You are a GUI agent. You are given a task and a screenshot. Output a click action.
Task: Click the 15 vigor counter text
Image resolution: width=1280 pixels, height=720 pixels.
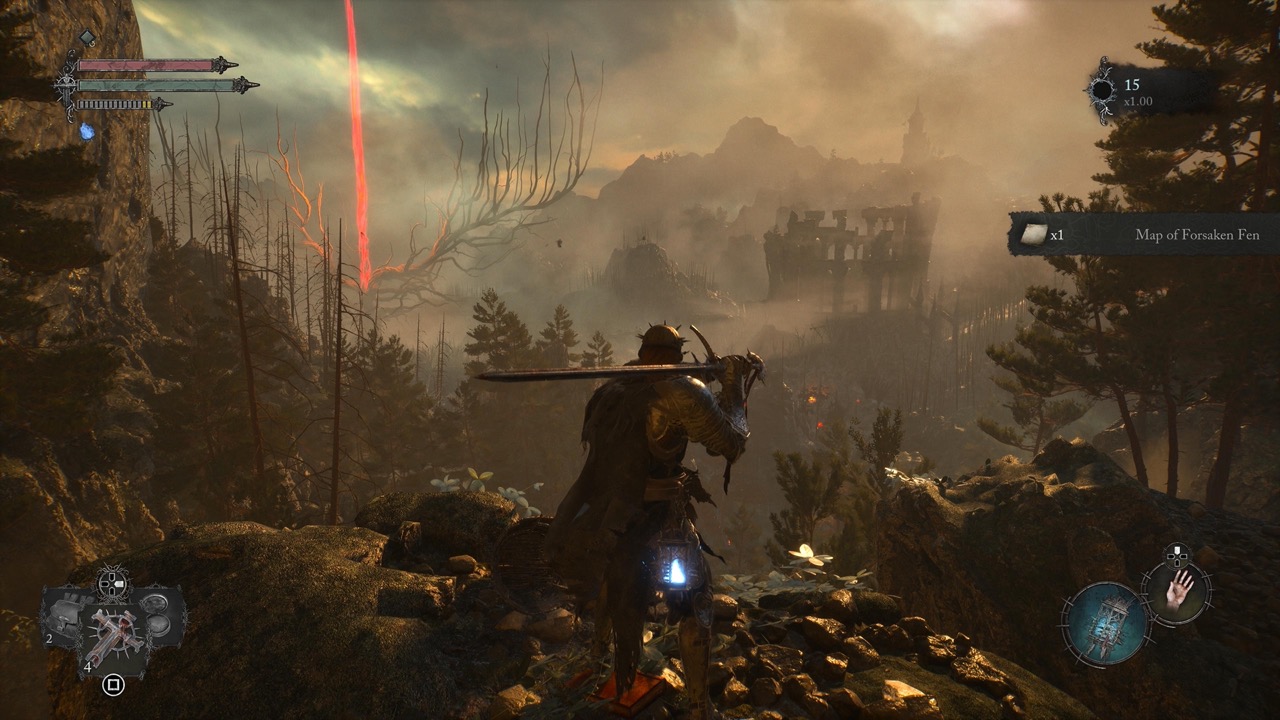coord(1132,84)
